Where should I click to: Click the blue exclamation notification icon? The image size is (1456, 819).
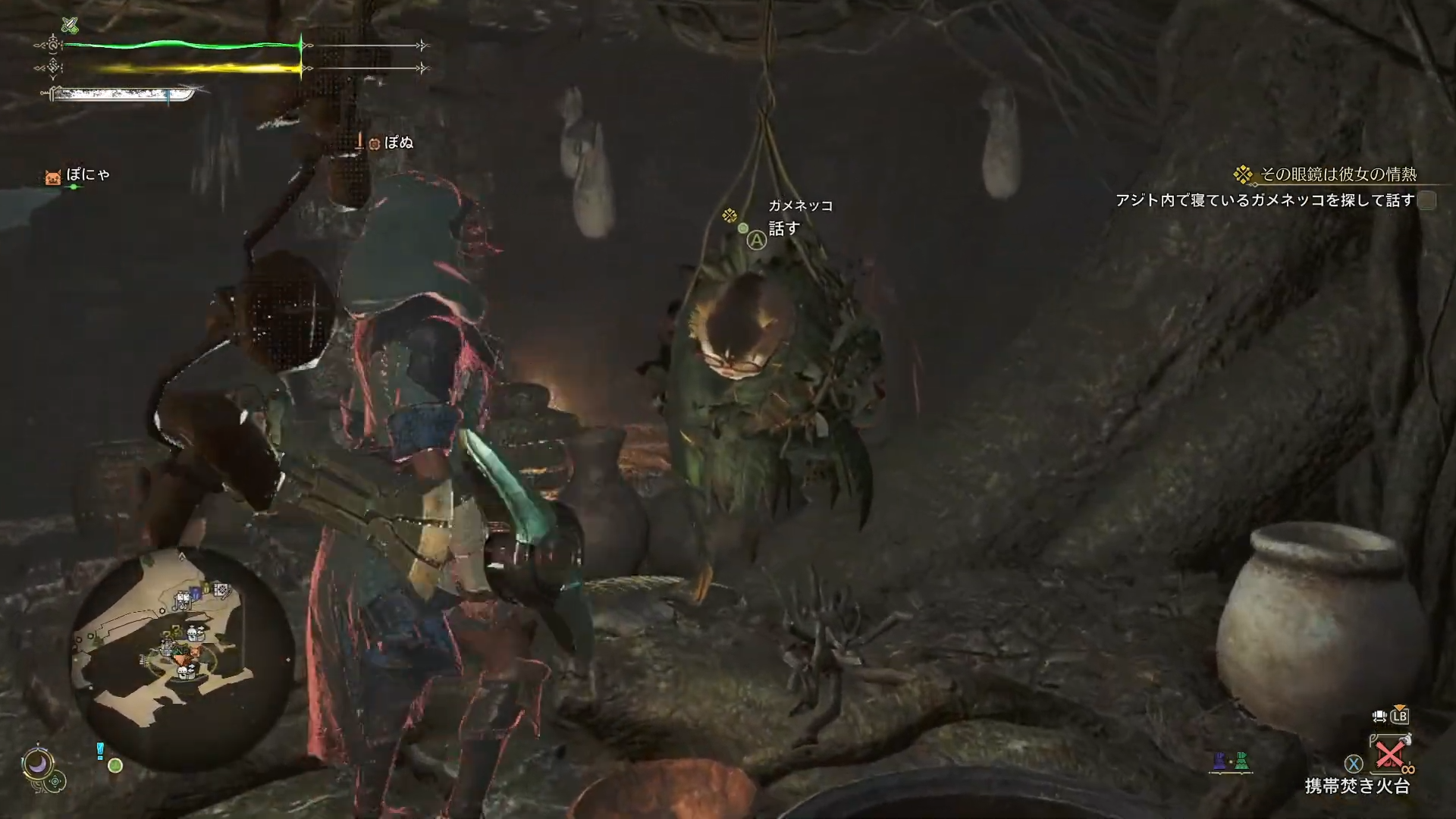click(x=99, y=751)
